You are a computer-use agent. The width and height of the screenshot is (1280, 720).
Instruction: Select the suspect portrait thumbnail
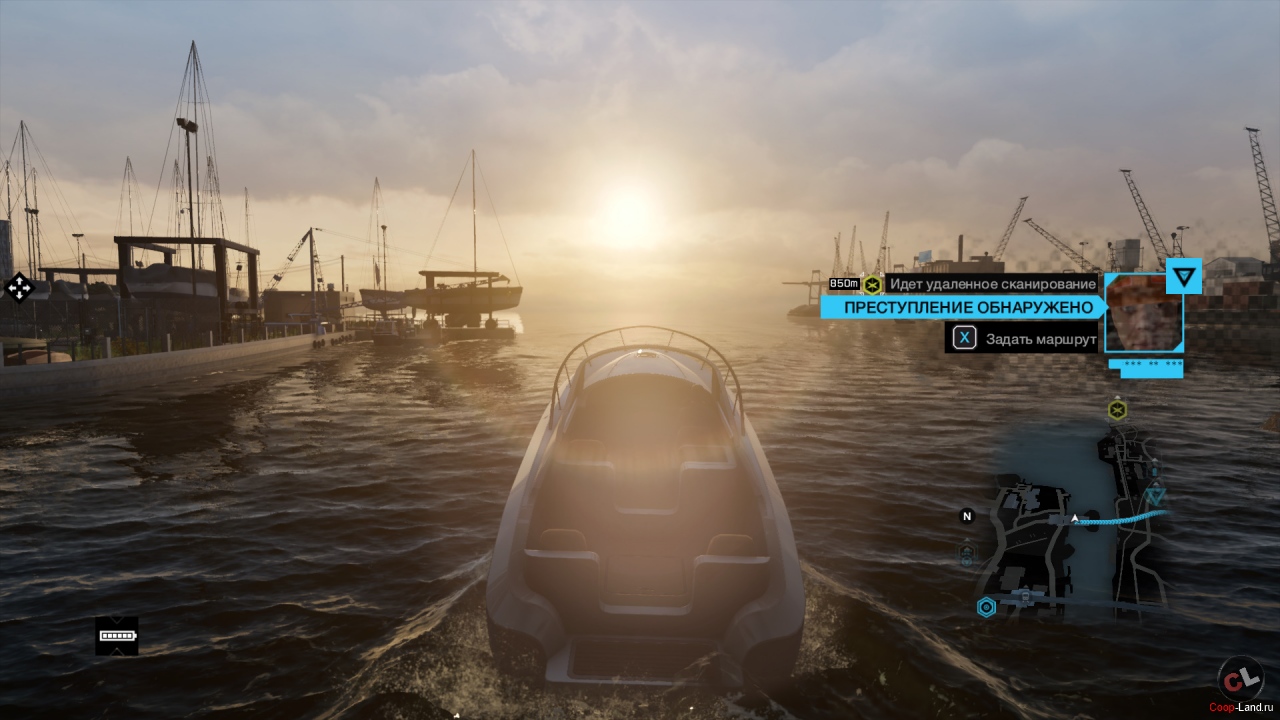click(x=1143, y=312)
